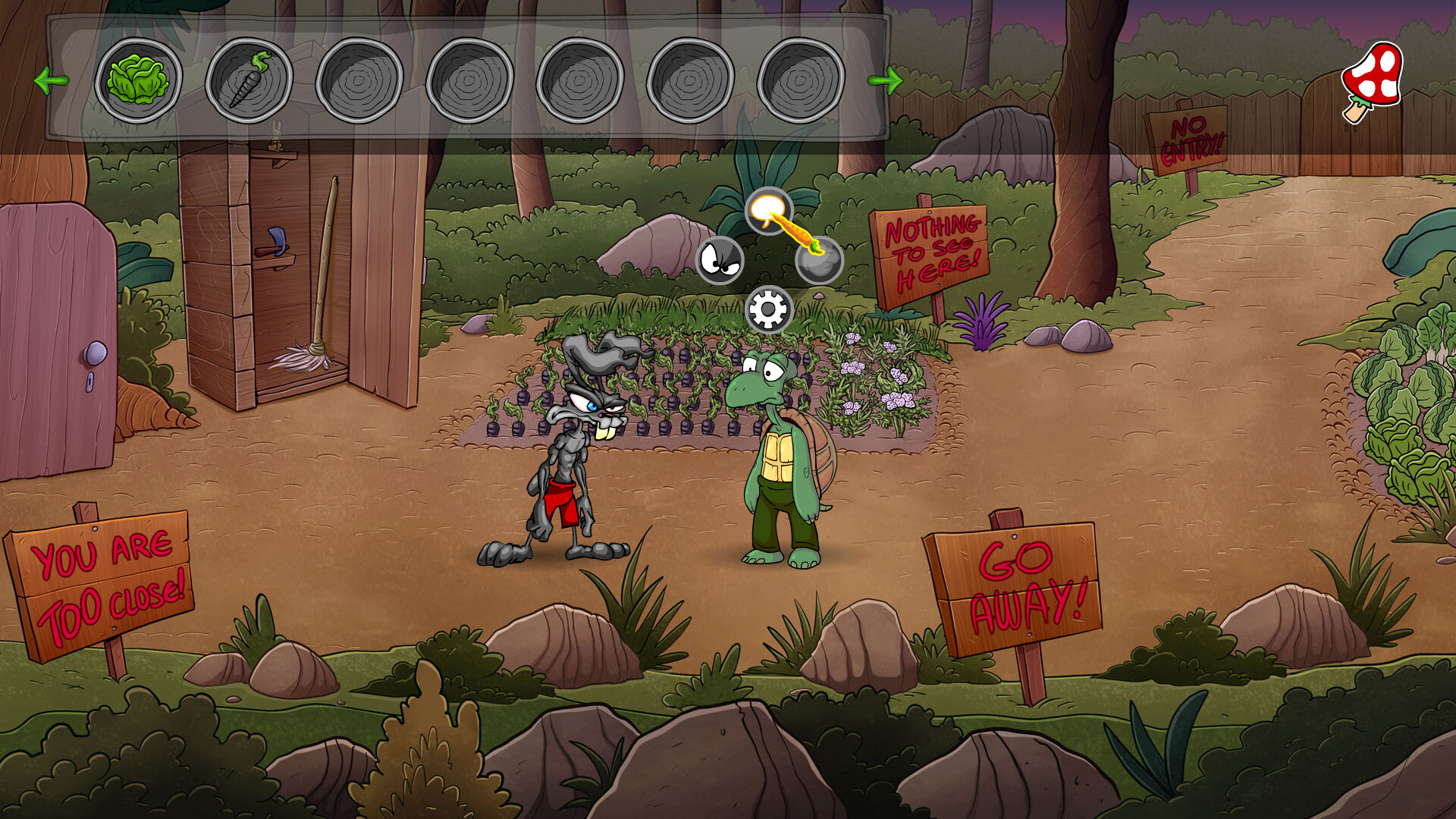
Task: Click the right green inventory arrow
Action: (x=884, y=80)
